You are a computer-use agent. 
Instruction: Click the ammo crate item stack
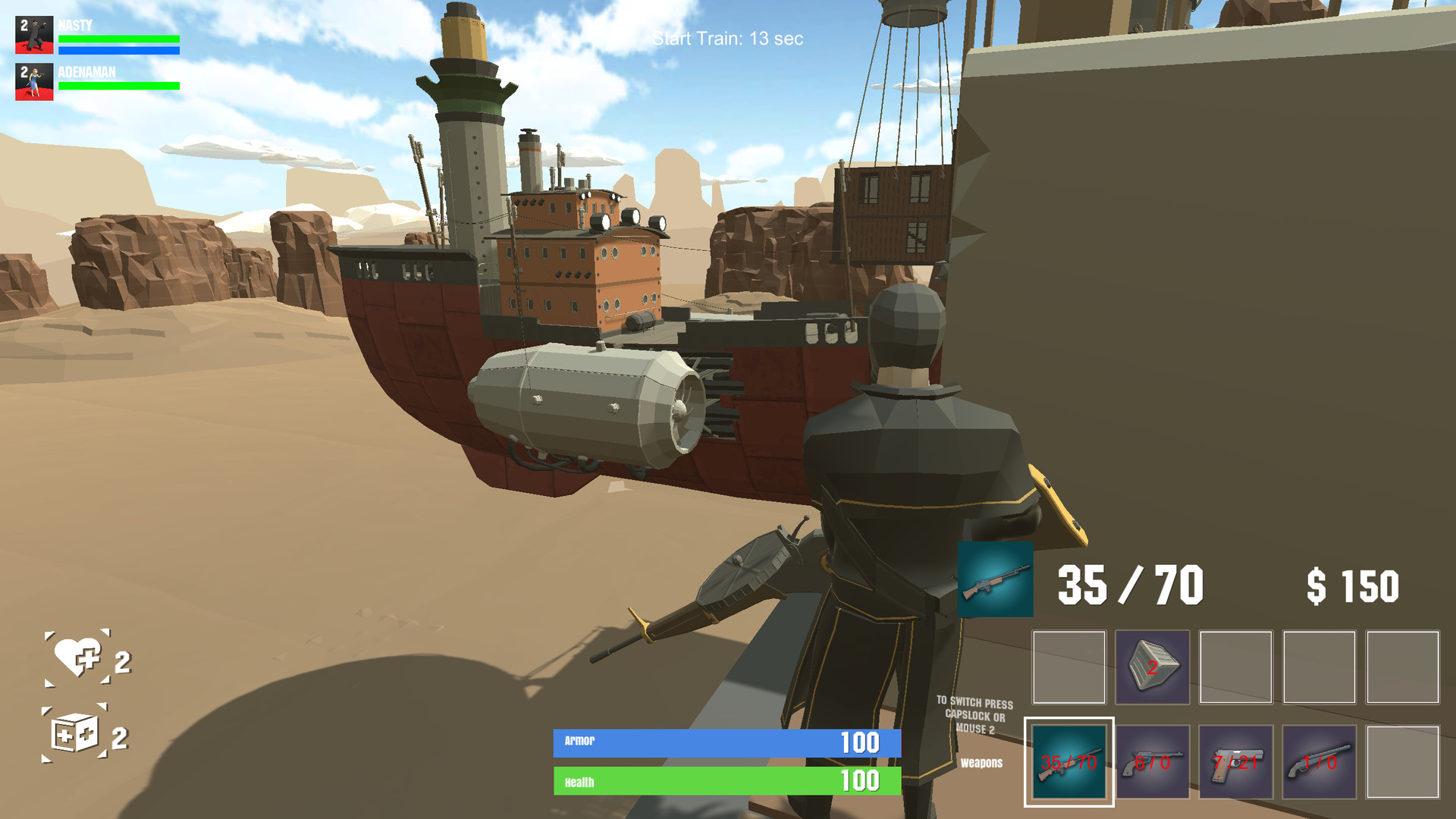(x=1151, y=667)
